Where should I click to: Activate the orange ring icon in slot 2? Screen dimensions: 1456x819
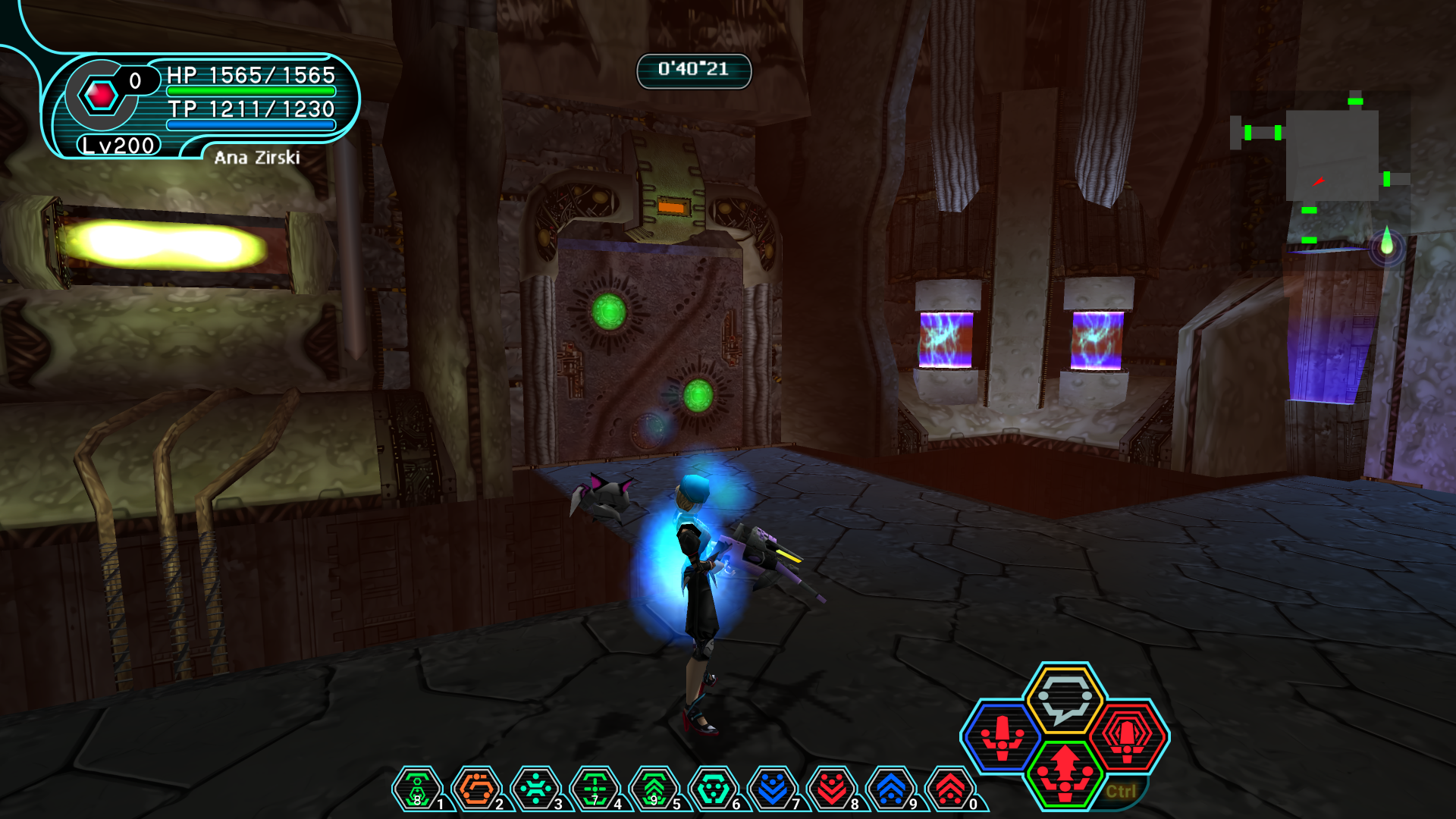[476, 789]
